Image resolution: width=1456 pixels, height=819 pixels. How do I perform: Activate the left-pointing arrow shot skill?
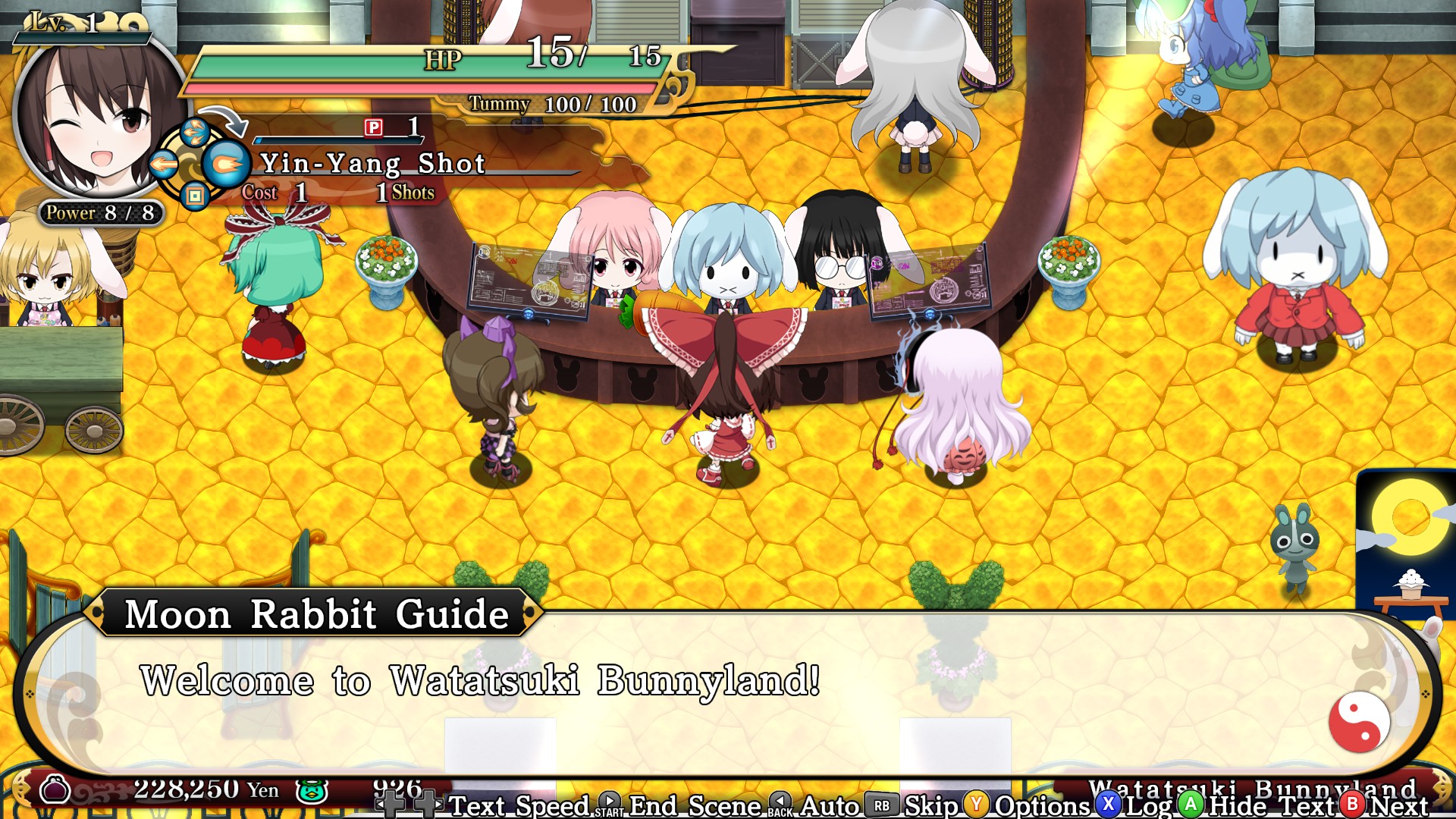coord(164,164)
